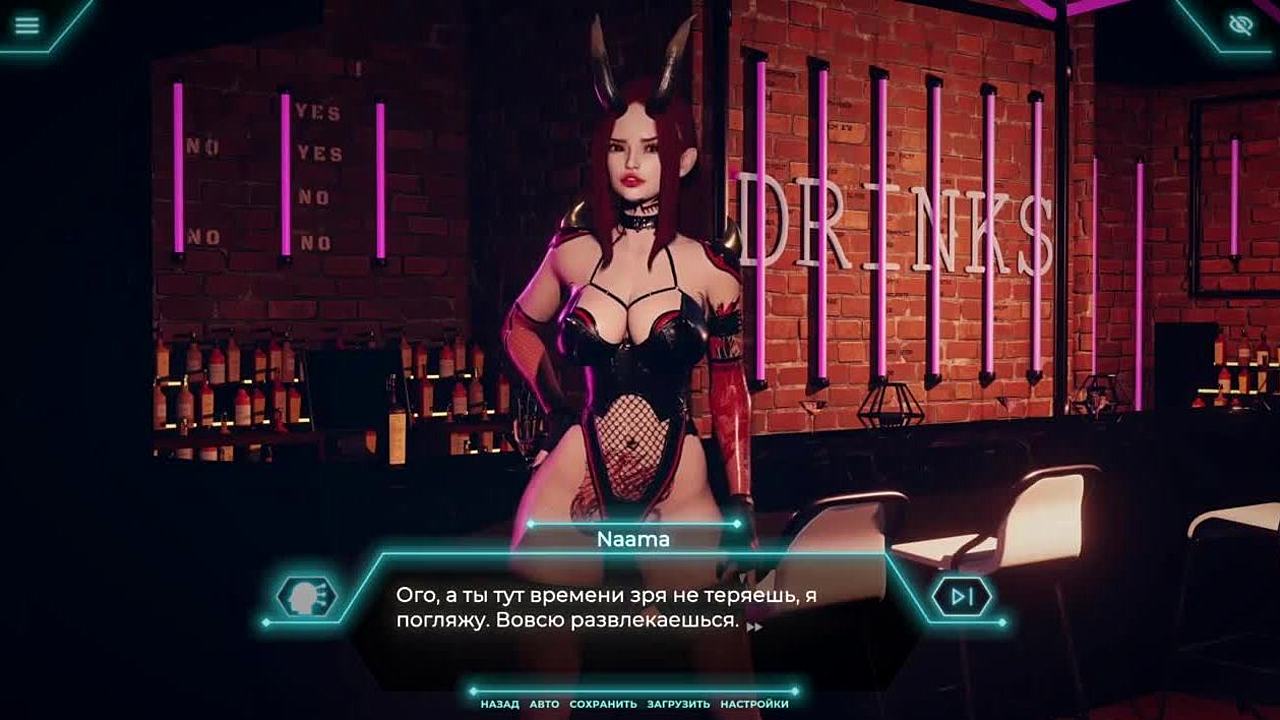Go back with the НАЗАД button
The width and height of the screenshot is (1280, 720).
[x=499, y=704]
